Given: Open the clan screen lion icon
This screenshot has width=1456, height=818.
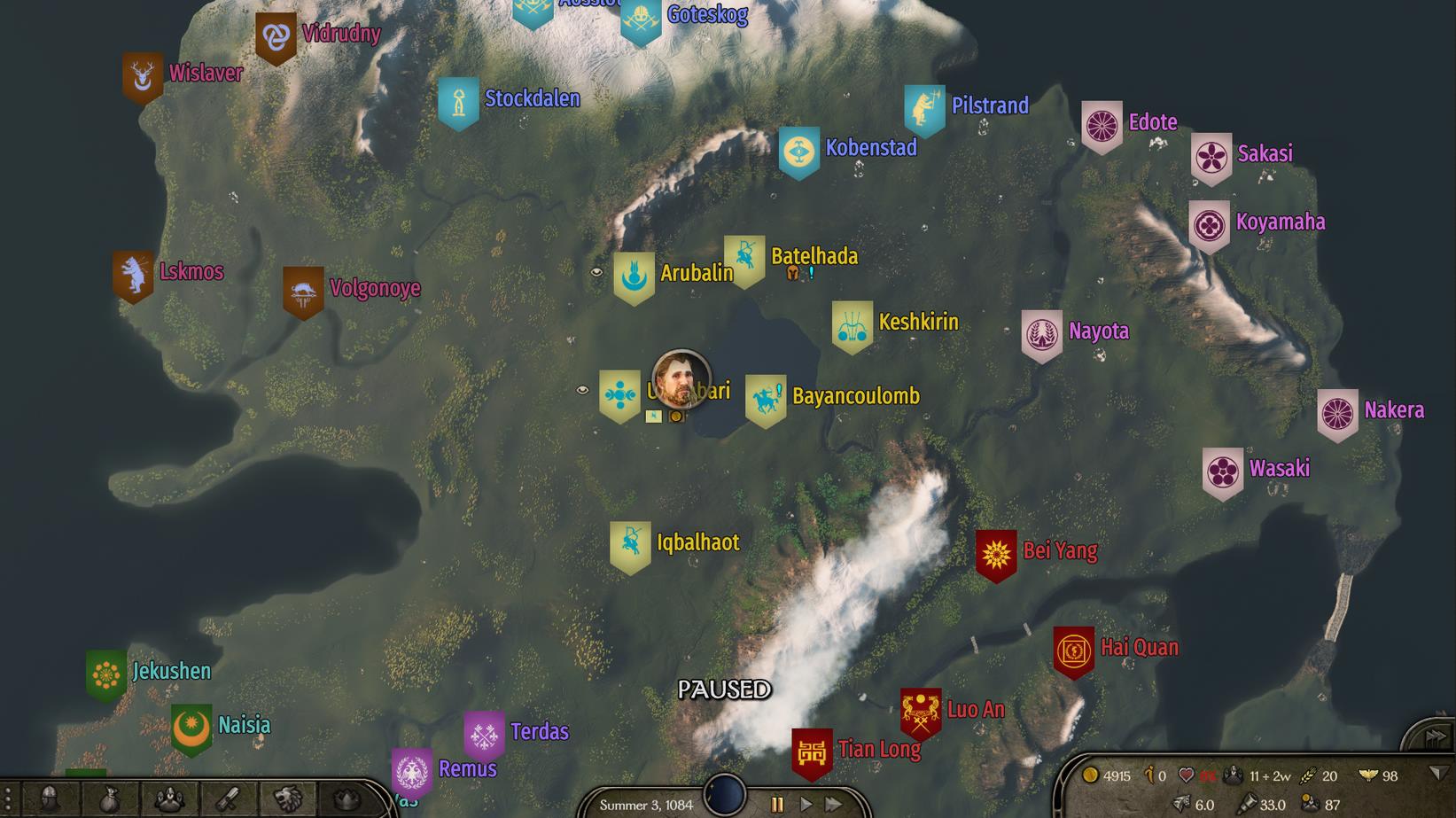Looking at the screenshot, I should pyautogui.click(x=288, y=799).
